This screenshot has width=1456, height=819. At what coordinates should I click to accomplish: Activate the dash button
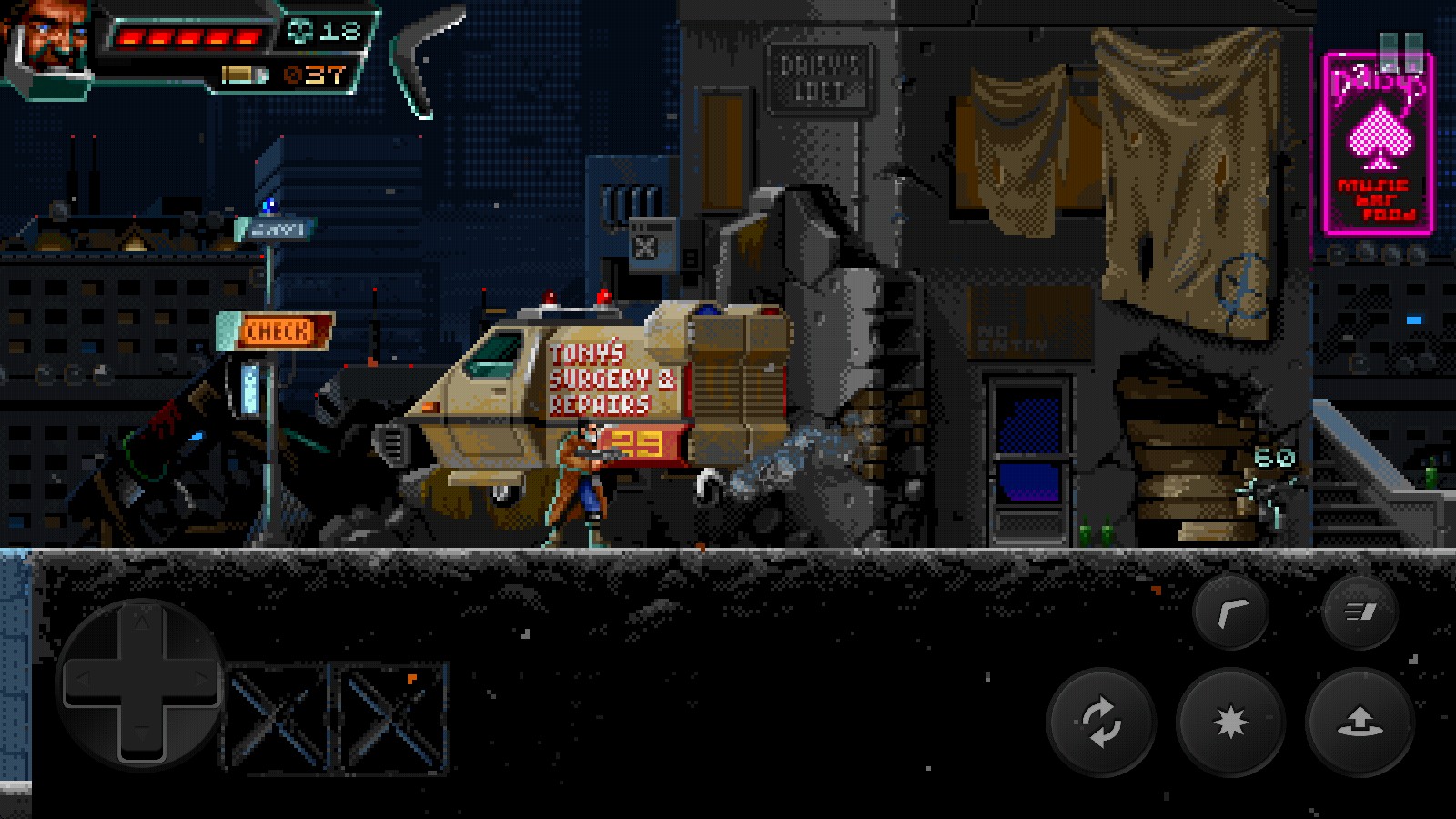point(1360,612)
